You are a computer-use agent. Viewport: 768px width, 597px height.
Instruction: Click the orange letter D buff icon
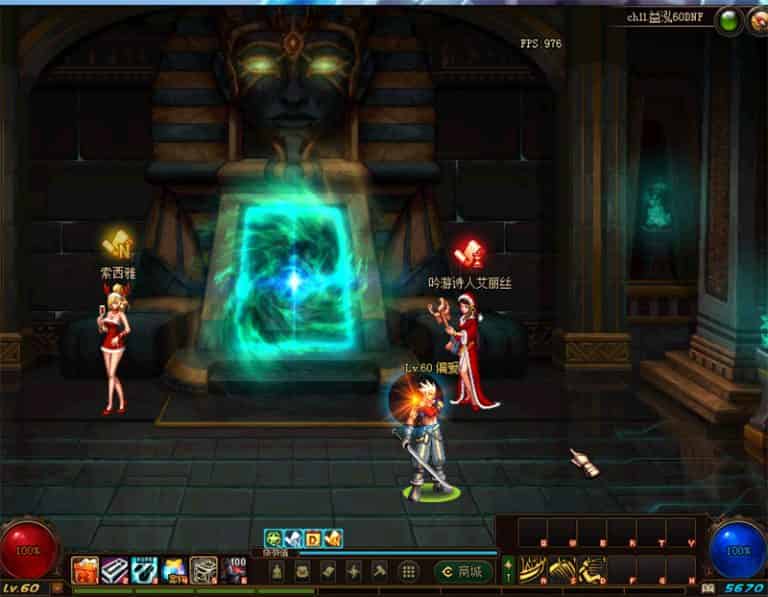(x=313, y=539)
